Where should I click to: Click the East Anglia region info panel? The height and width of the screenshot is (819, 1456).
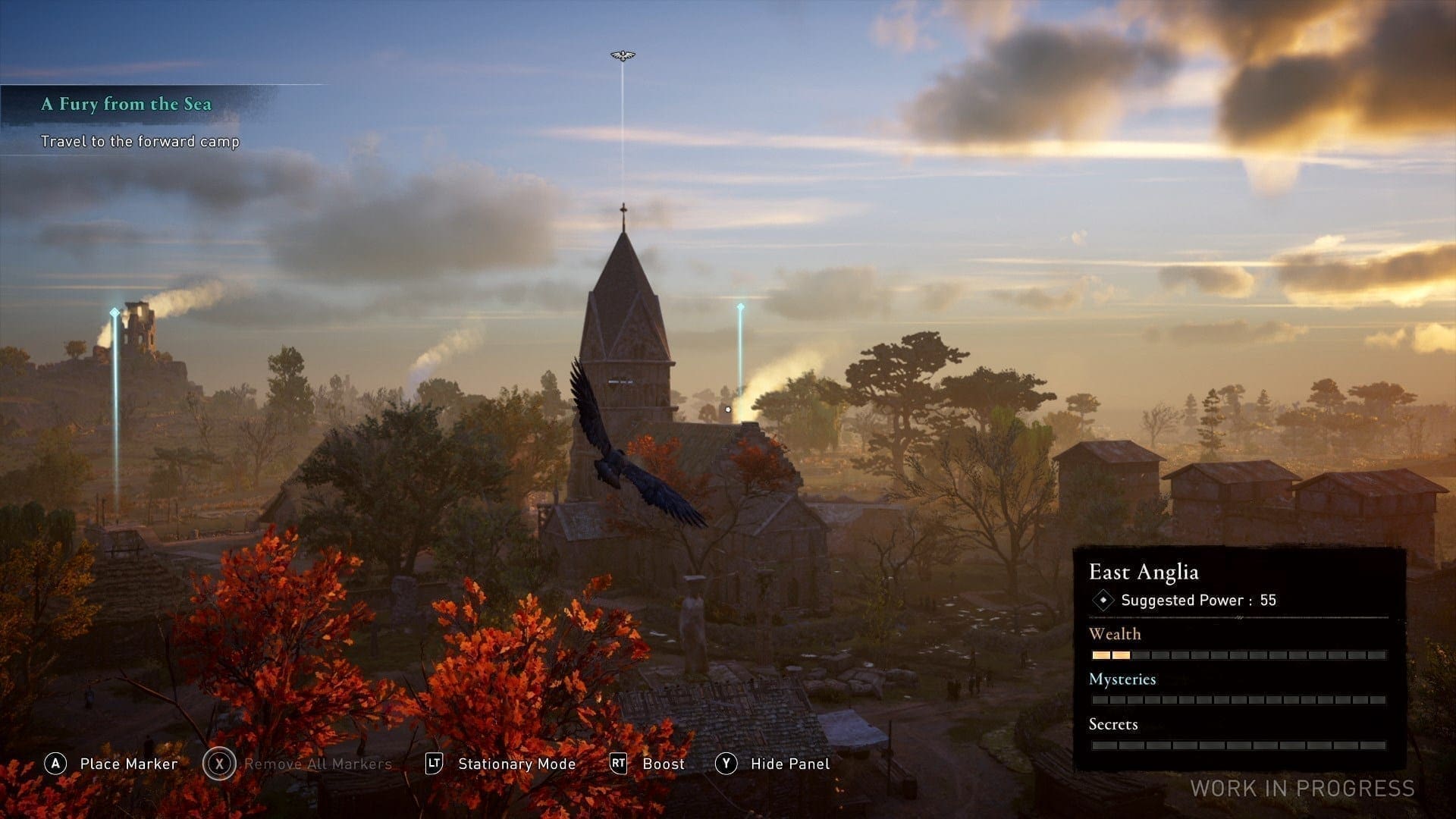[1238, 657]
